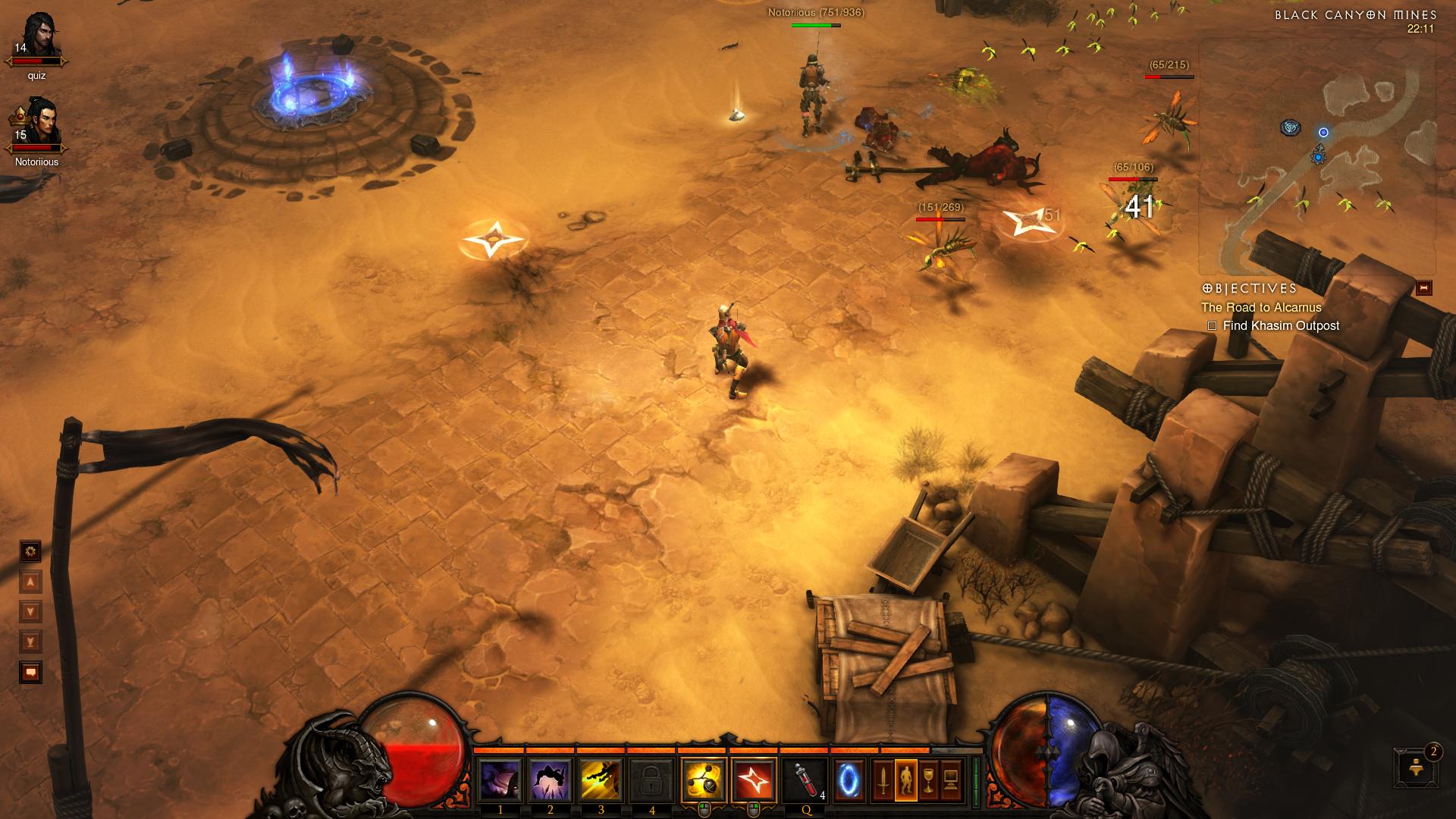Activate the Vault skill in slot 2

(551, 779)
